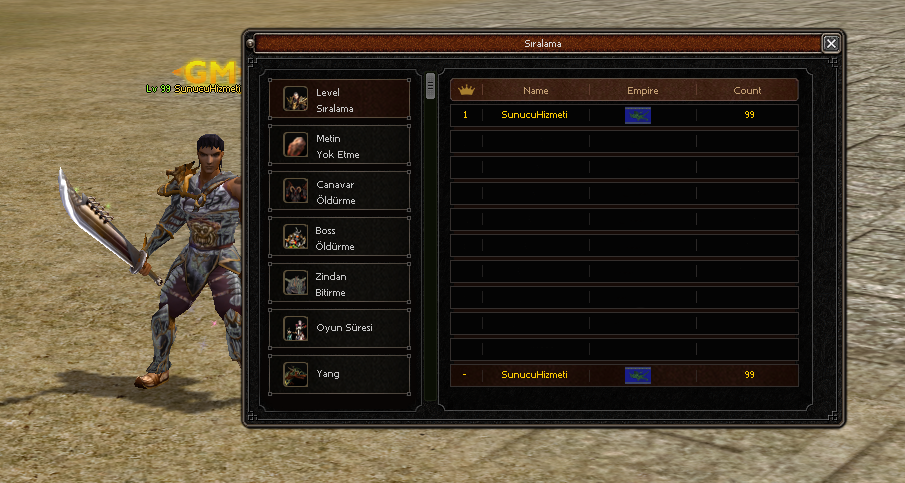Screen dimensions: 905x483
Task: View the Oyun Süresi ranking
Action: coord(339,329)
